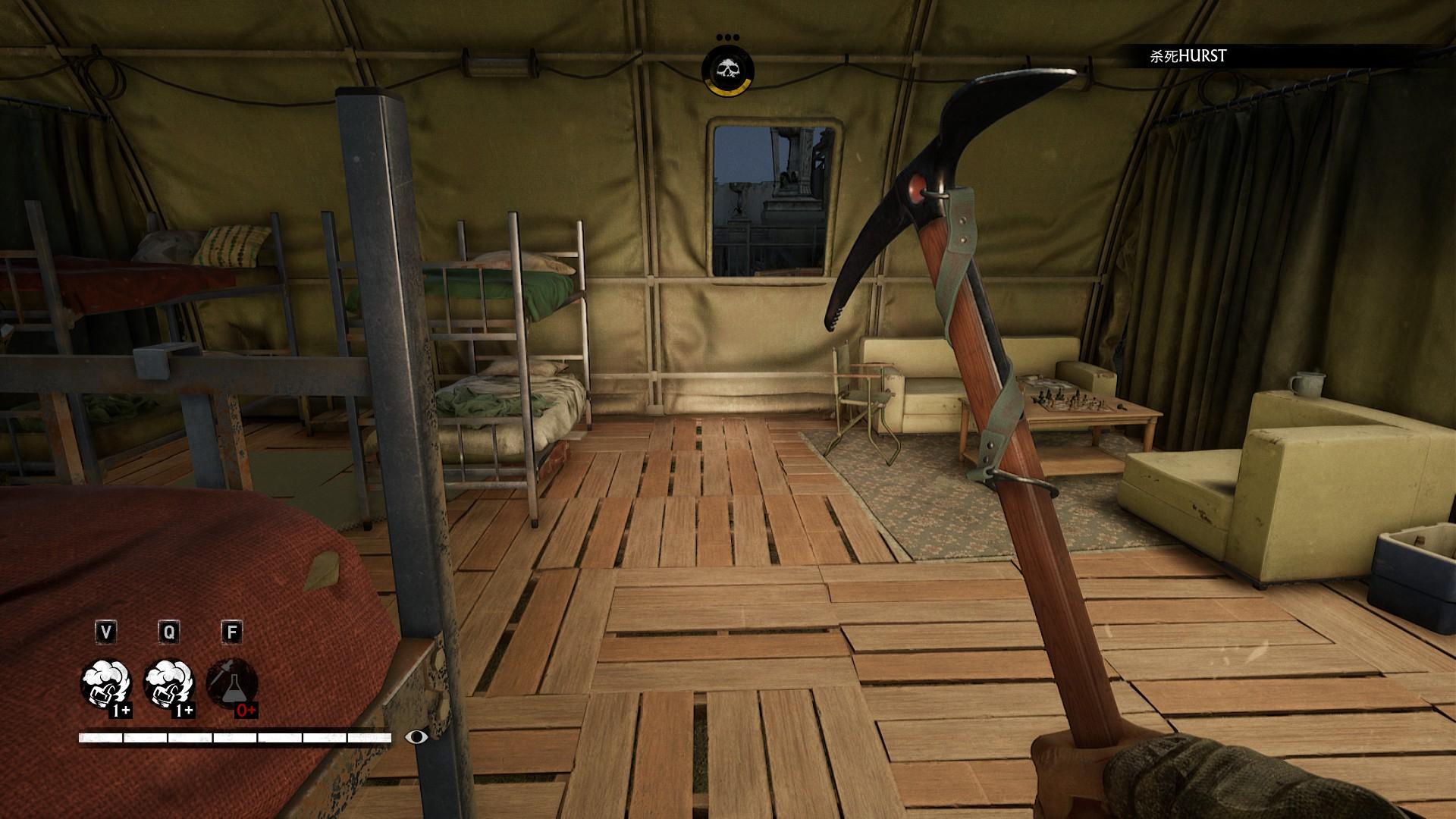Click the eye visibility indicator
The image size is (1456, 819).
(416, 736)
